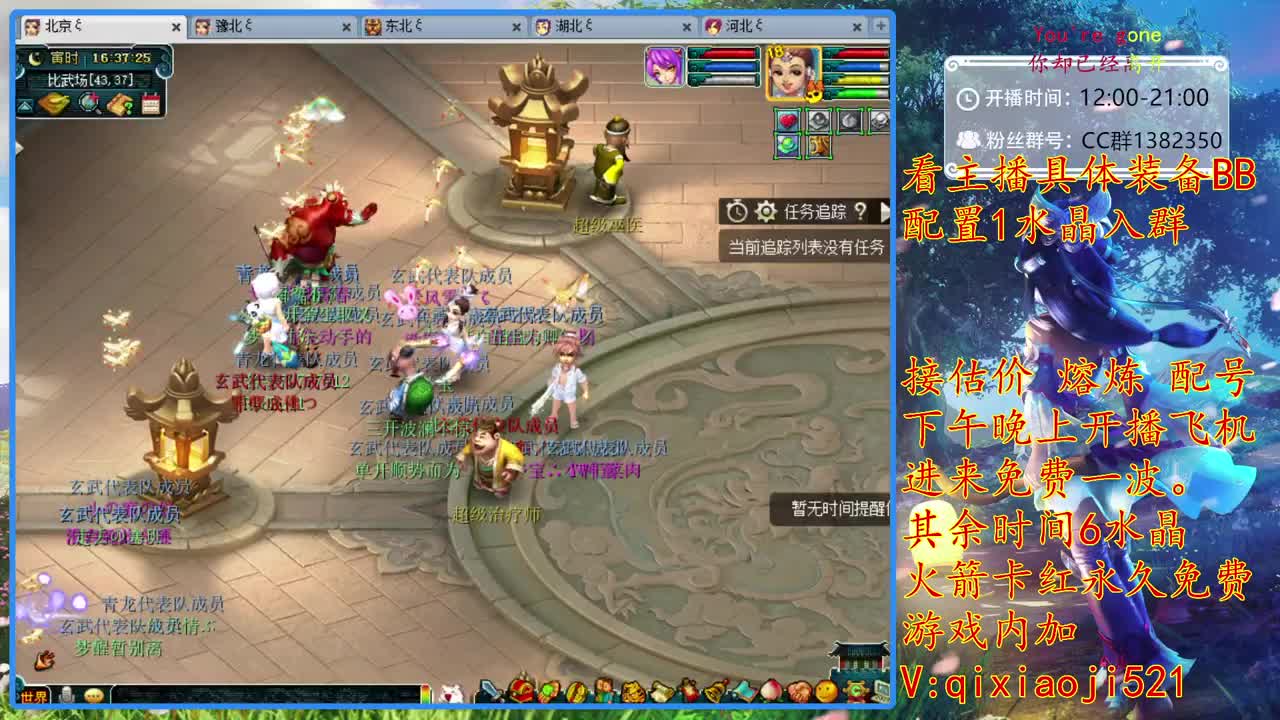The image size is (1280, 720).
Task: Click the flame emote icon at bottom left
Action: [x=45, y=661]
